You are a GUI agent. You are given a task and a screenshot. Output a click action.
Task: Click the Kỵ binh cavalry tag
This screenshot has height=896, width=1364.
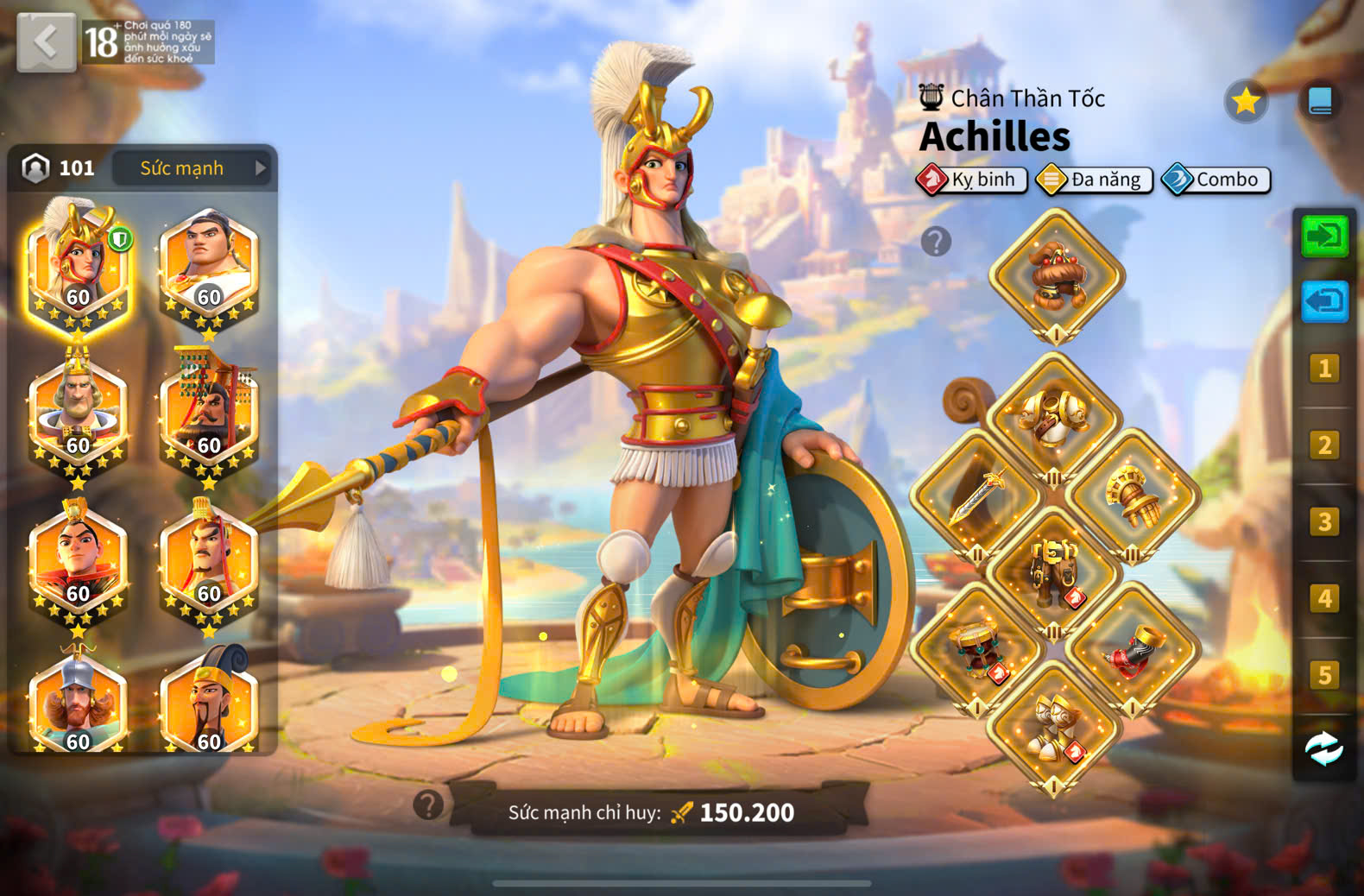(x=972, y=180)
